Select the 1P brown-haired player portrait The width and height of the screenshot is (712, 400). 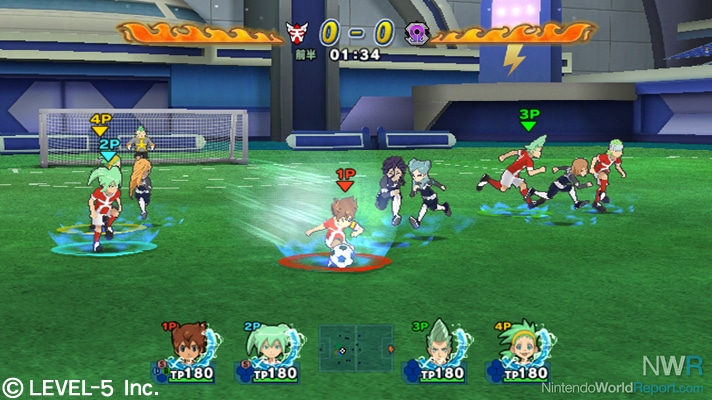tap(187, 344)
